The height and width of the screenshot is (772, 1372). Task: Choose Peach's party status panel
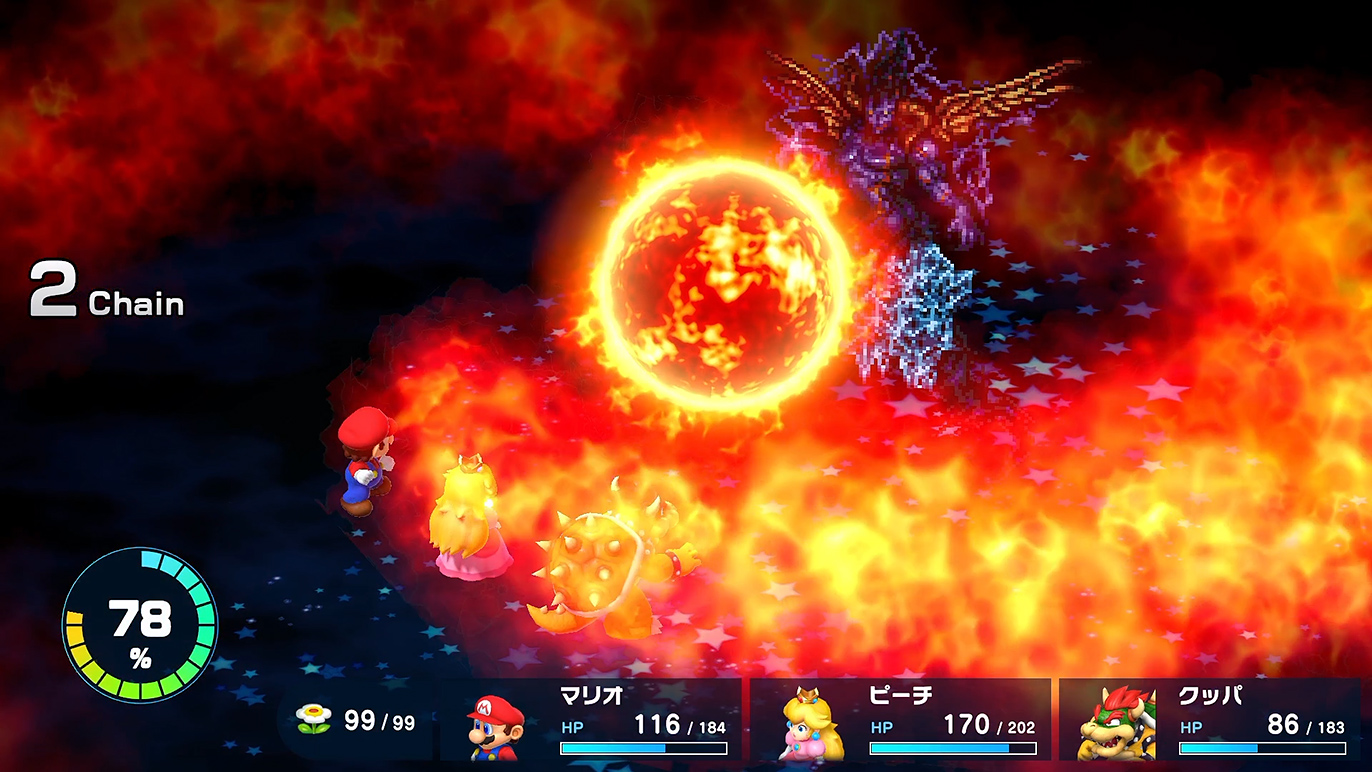[x=905, y=721]
